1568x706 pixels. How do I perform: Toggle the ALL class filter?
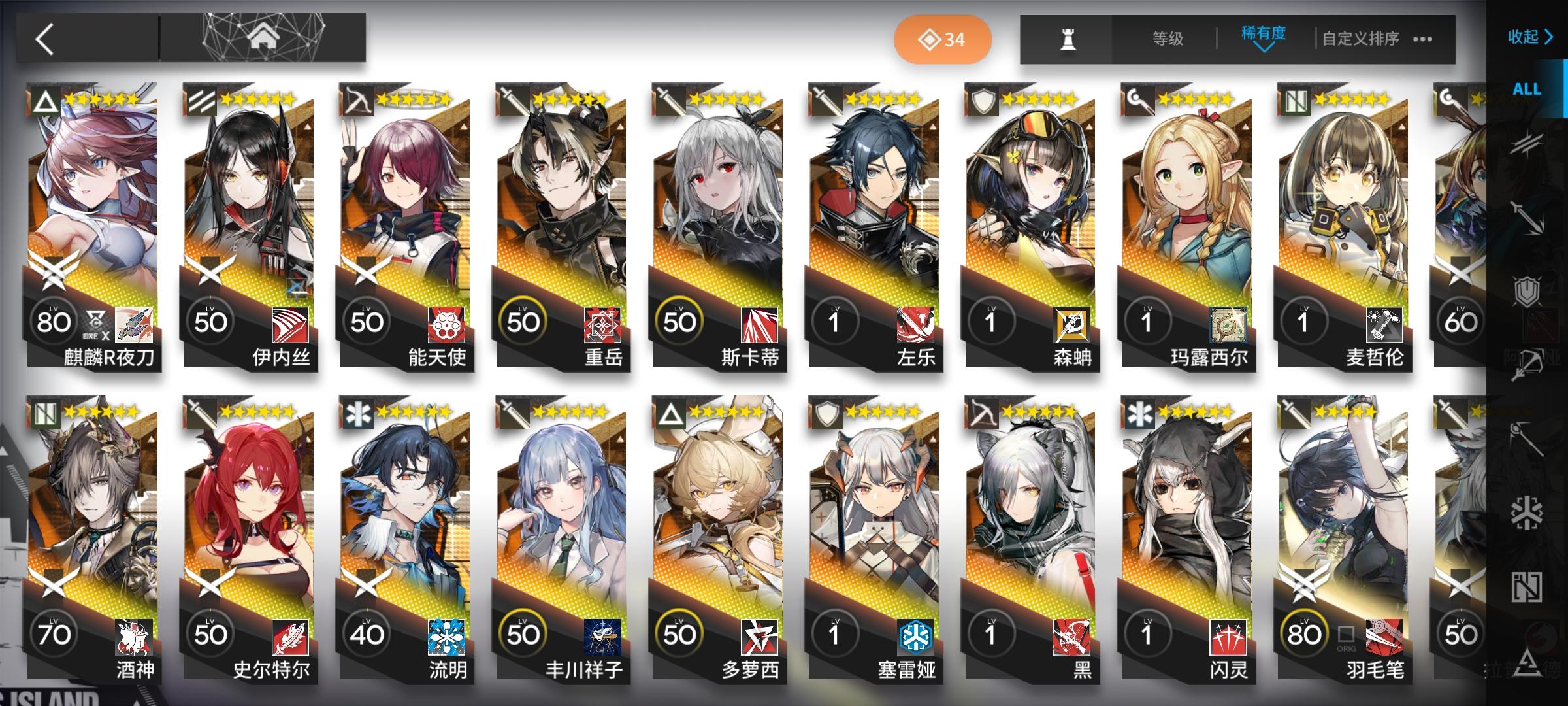pyautogui.click(x=1527, y=89)
